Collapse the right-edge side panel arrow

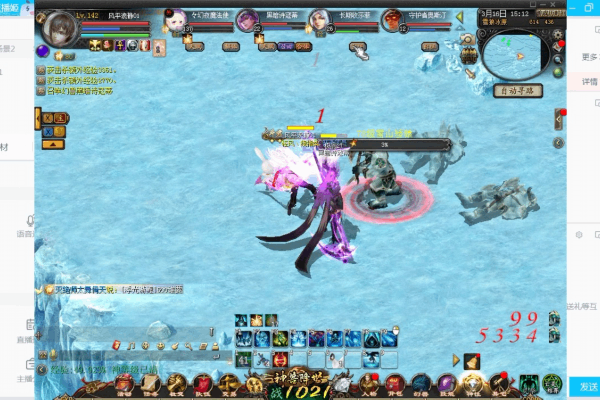[558, 119]
